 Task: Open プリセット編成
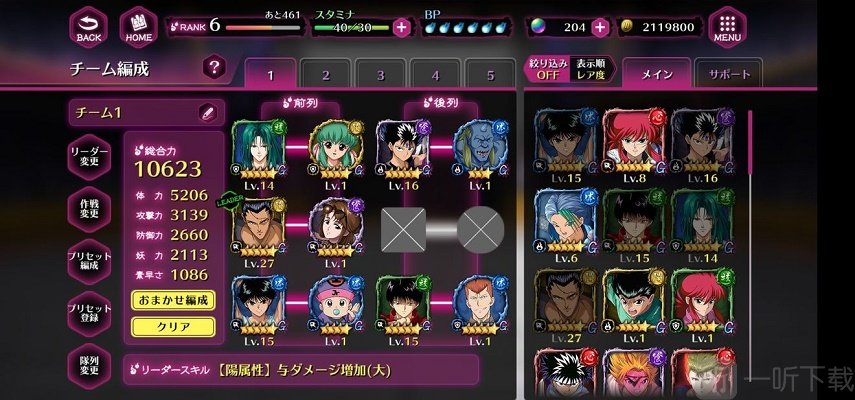click(x=89, y=263)
